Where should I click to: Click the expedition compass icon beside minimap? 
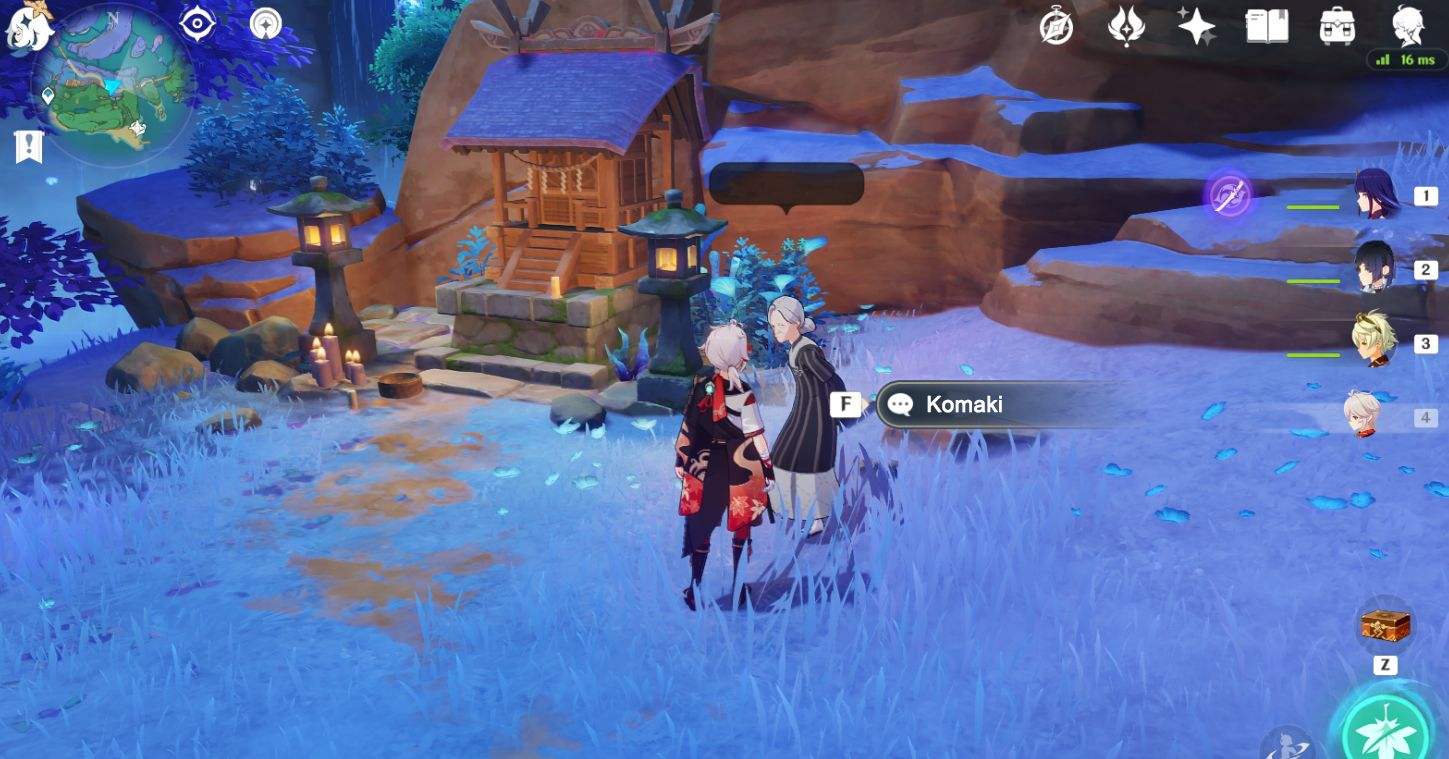point(264,24)
